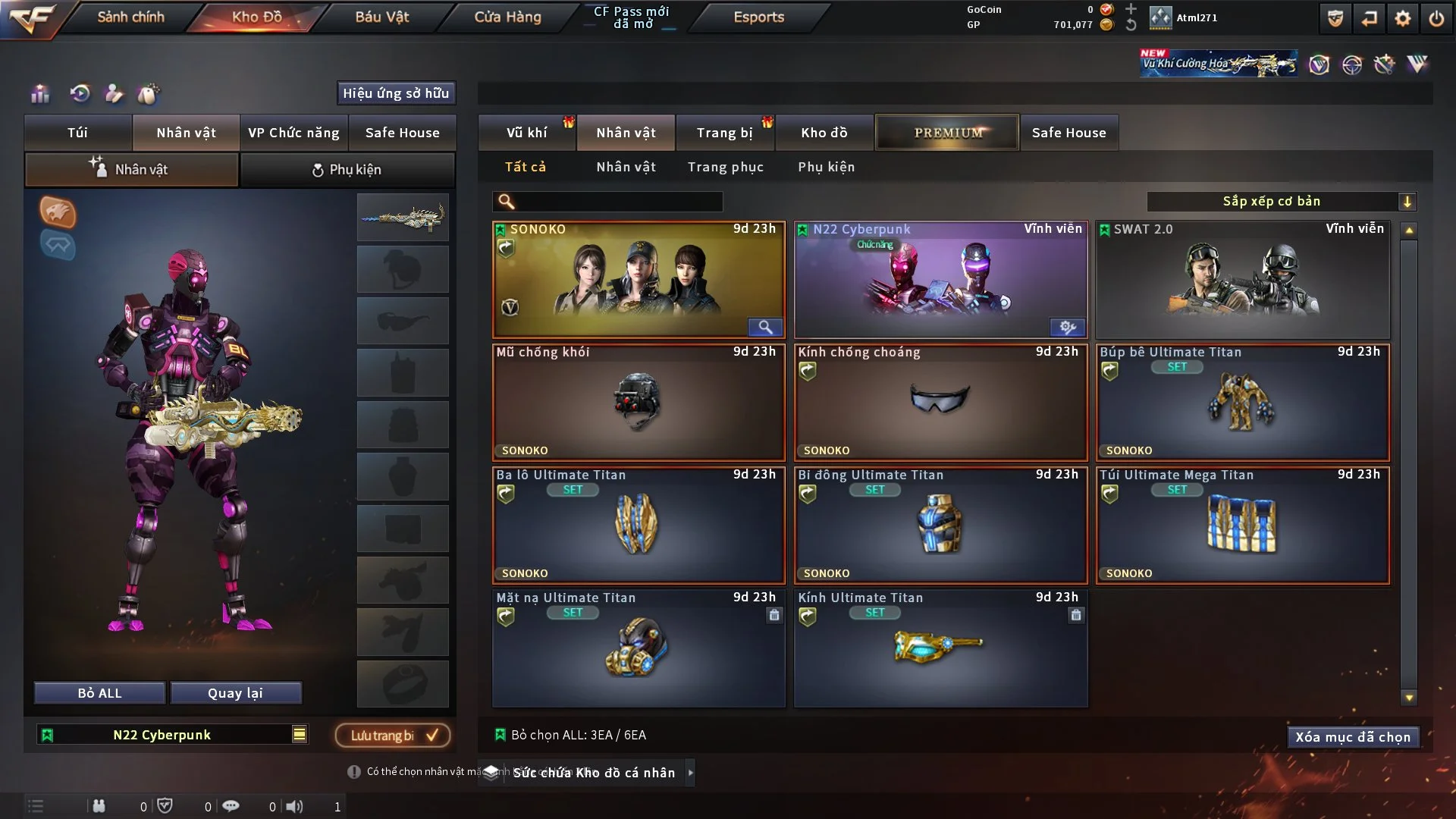Click the gear icon on N22 Cyberpunk card

(x=1068, y=327)
